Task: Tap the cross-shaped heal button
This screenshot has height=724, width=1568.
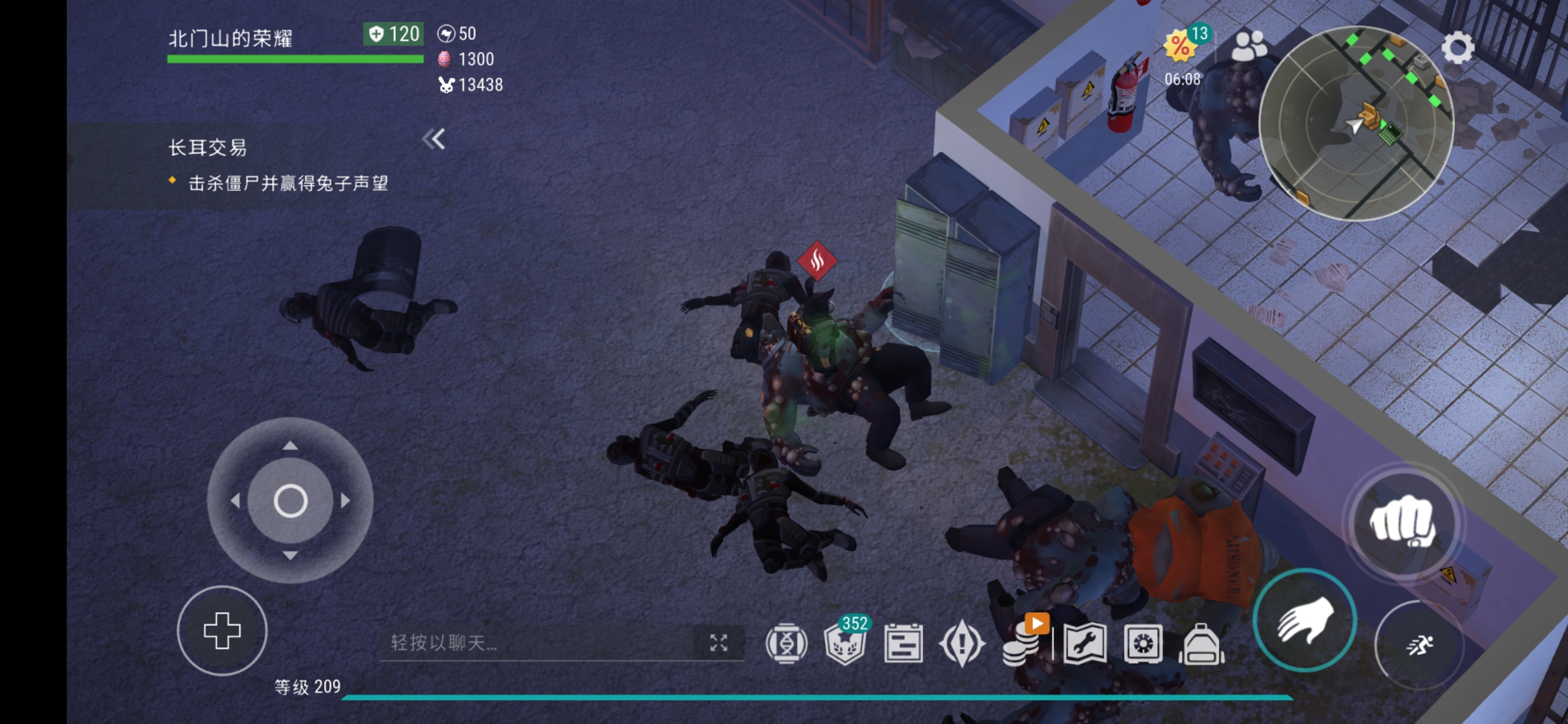Action: tap(221, 630)
